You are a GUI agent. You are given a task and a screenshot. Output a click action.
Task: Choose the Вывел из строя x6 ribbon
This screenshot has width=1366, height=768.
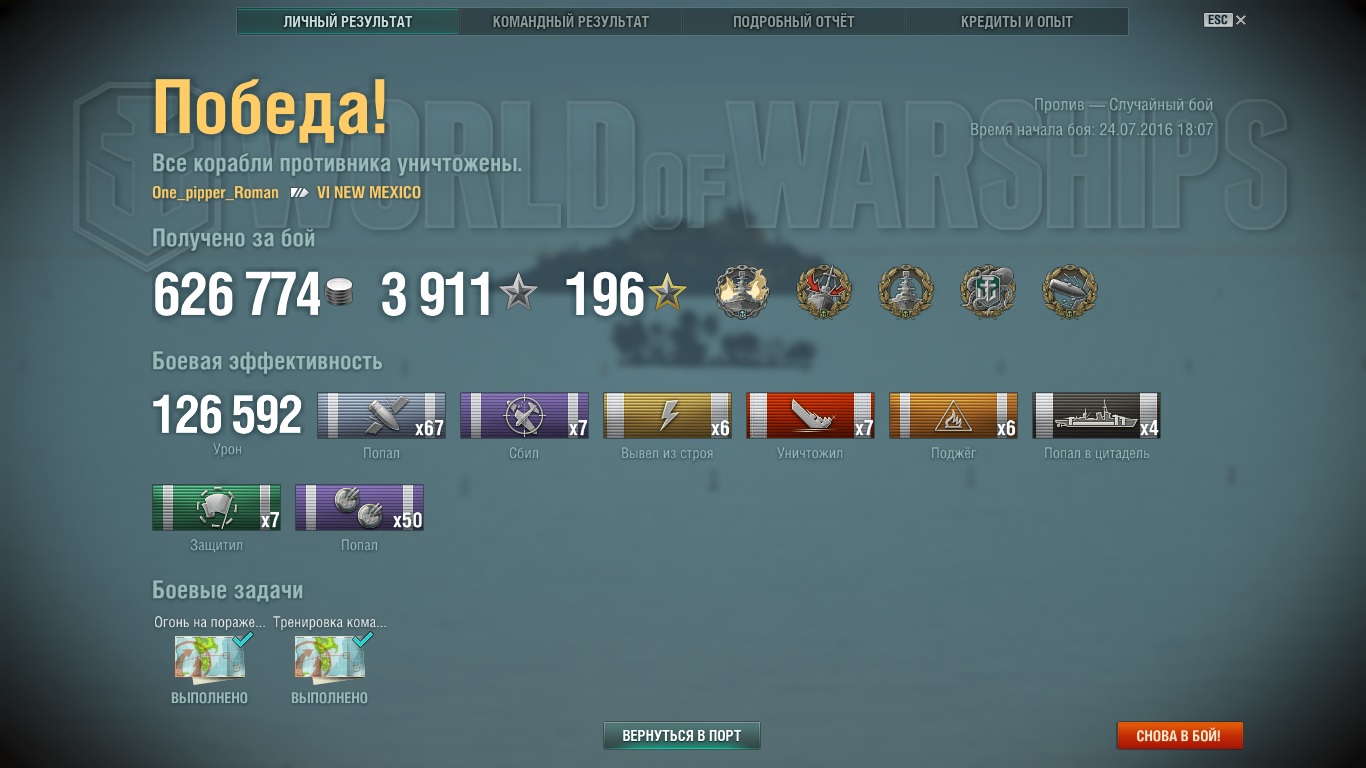(x=667, y=416)
